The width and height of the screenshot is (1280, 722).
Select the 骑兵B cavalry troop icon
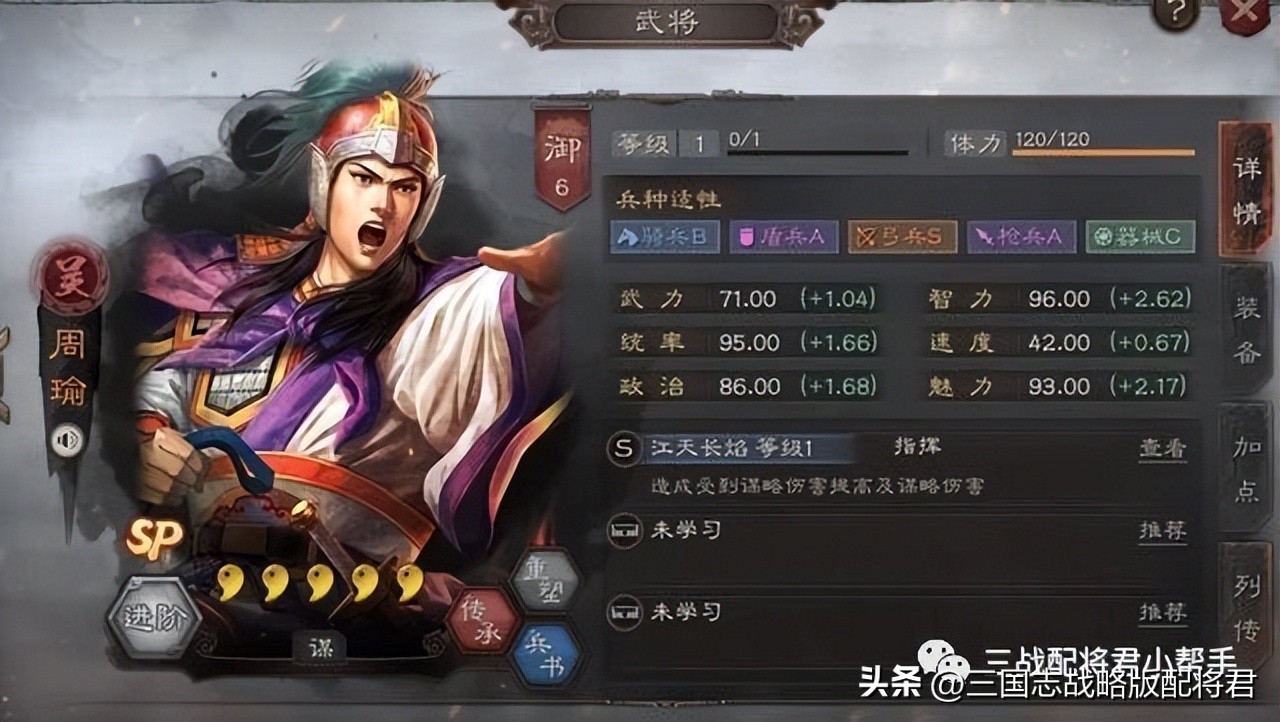point(663,237)
